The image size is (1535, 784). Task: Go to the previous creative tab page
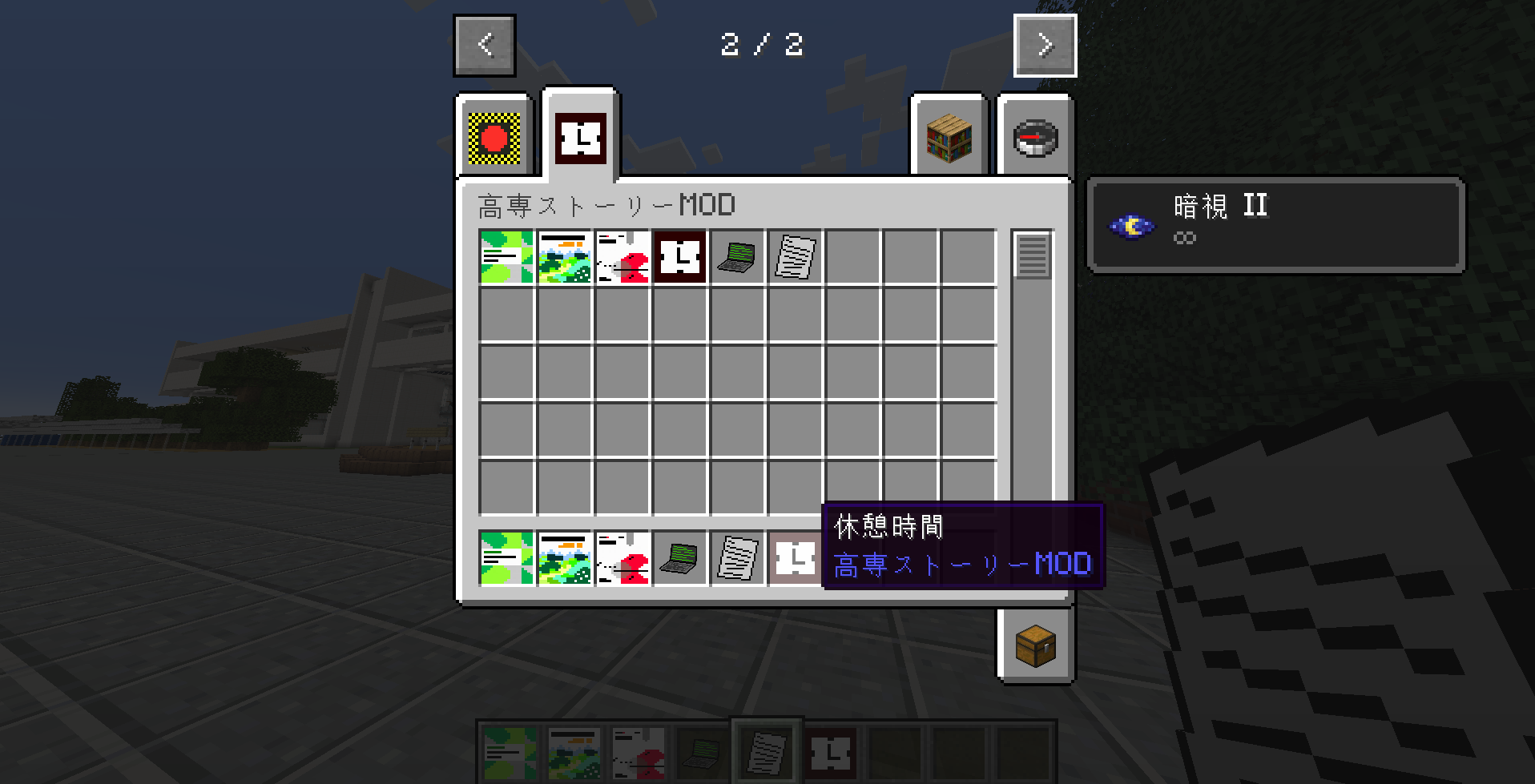(x=485, y=46)
